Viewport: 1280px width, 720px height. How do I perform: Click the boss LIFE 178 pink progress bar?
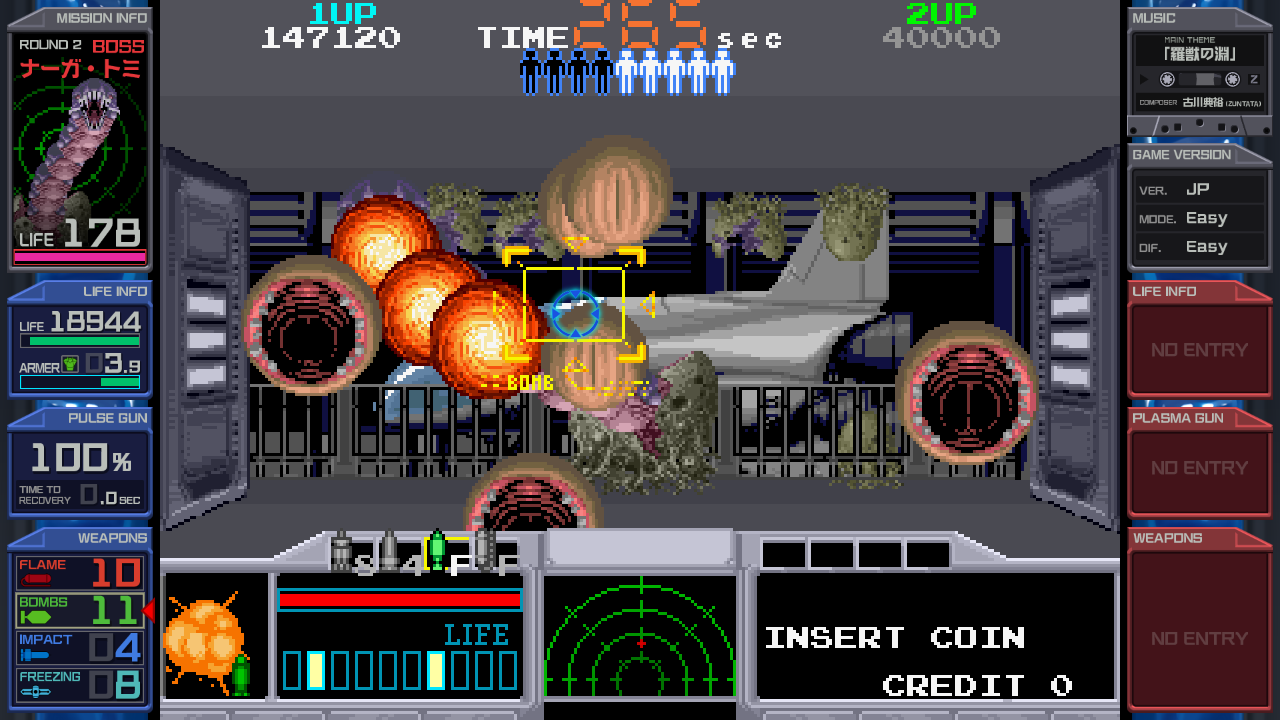(79, 255)
